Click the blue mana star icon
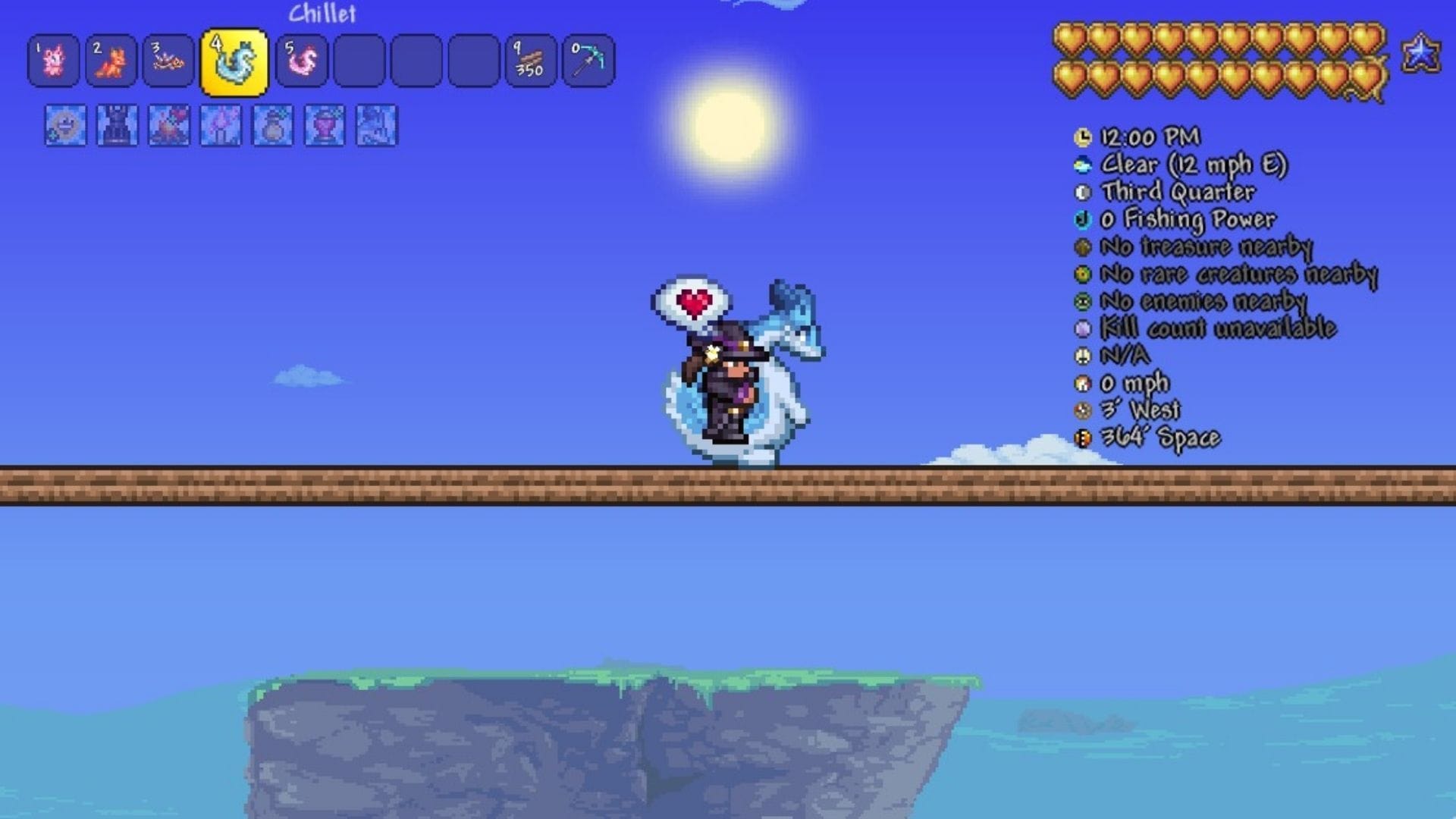 1420,54
